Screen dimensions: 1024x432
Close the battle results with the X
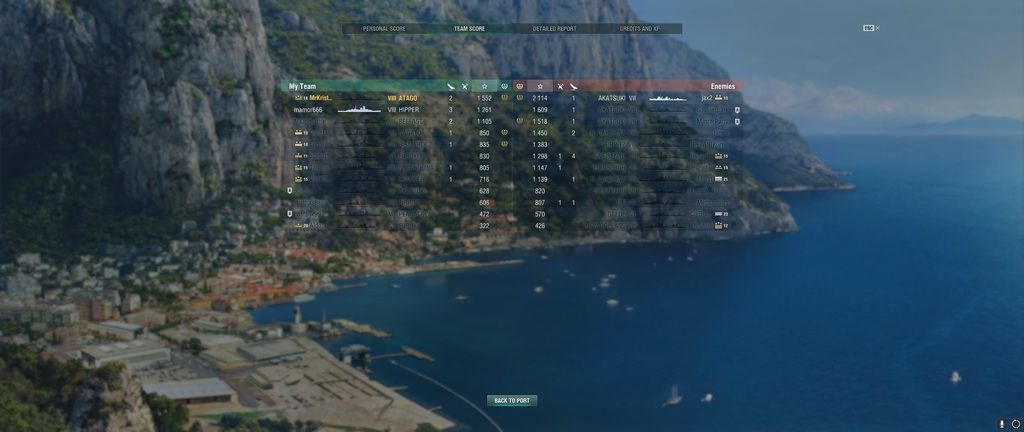(x=878, y=28)
